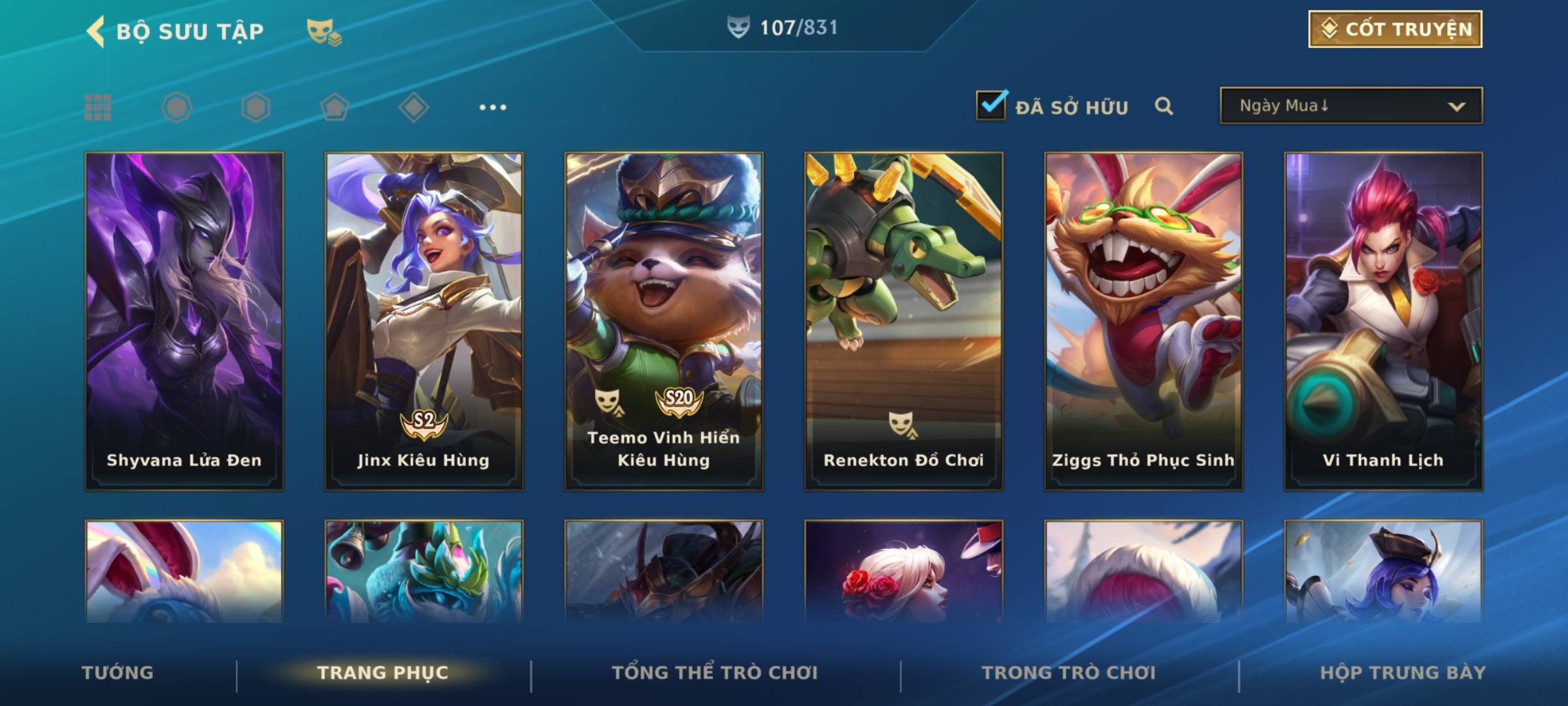Show more filters with three dots
The image size is (1568, 706).
point(493,107)
